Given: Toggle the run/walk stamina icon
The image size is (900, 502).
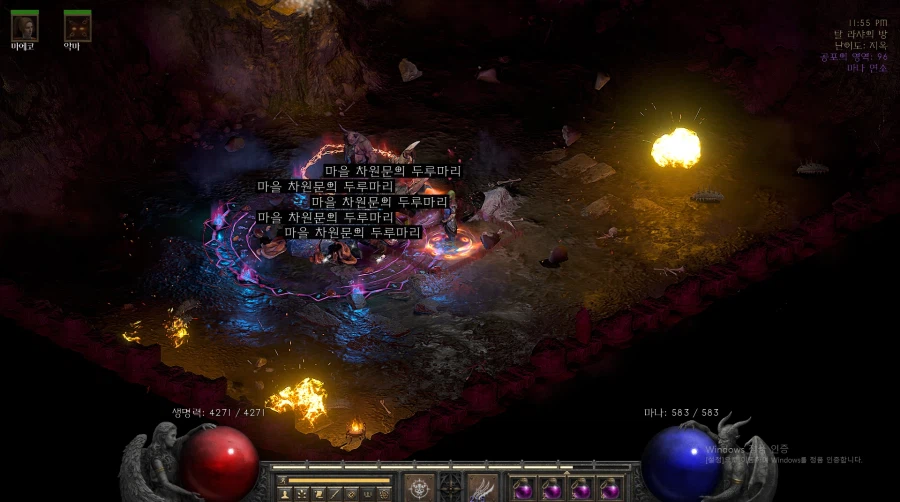Looking at the screenshot, I should 282,481.
